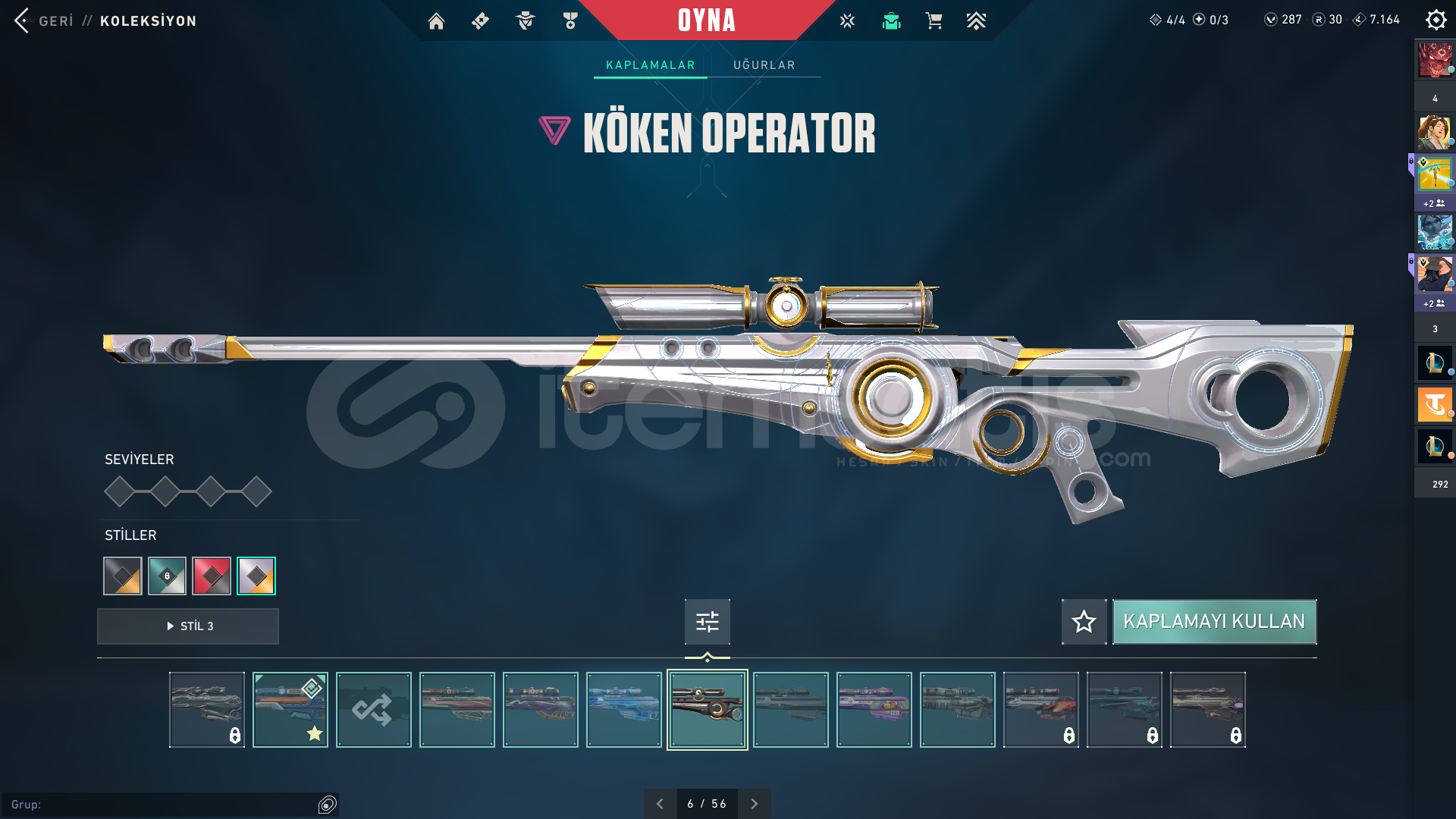
Task: Select the Kaplamalar tab
Action: [x=650, y=65]
